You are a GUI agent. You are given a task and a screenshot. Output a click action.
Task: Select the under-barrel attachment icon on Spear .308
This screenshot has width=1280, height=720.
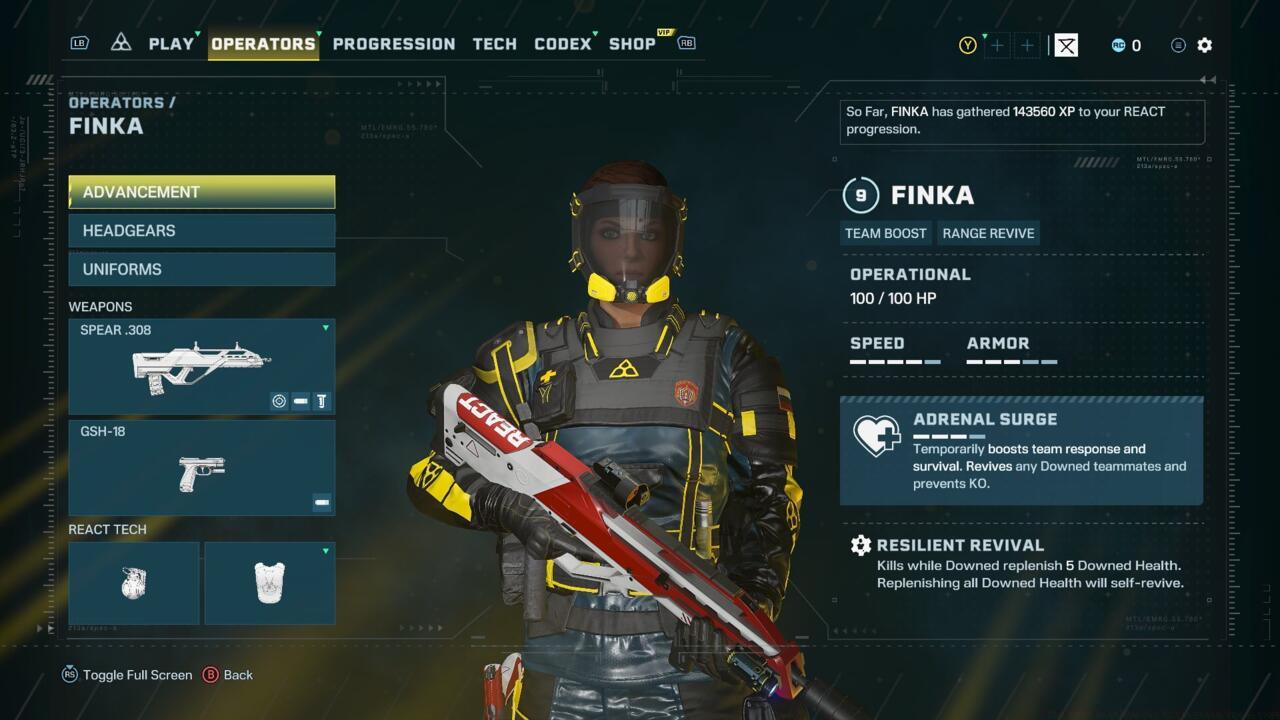click(x=321, y=400)
